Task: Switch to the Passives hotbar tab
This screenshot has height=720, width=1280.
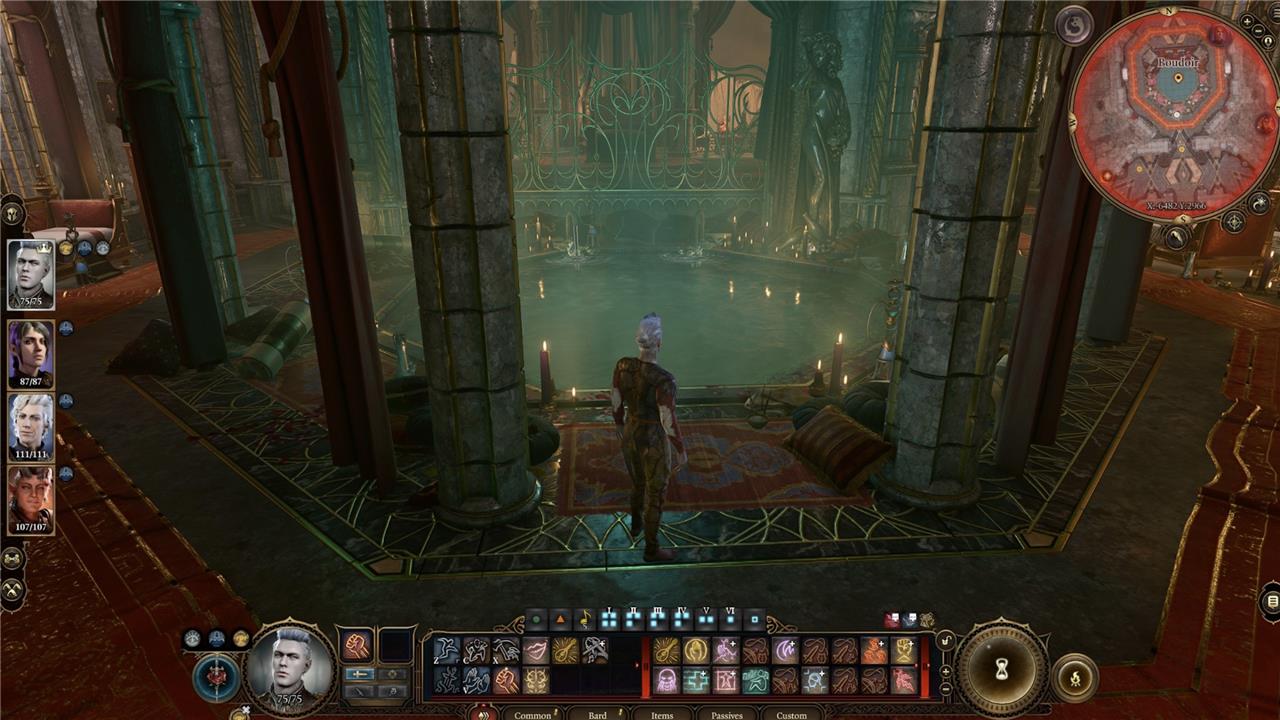Action: point(727,714)
